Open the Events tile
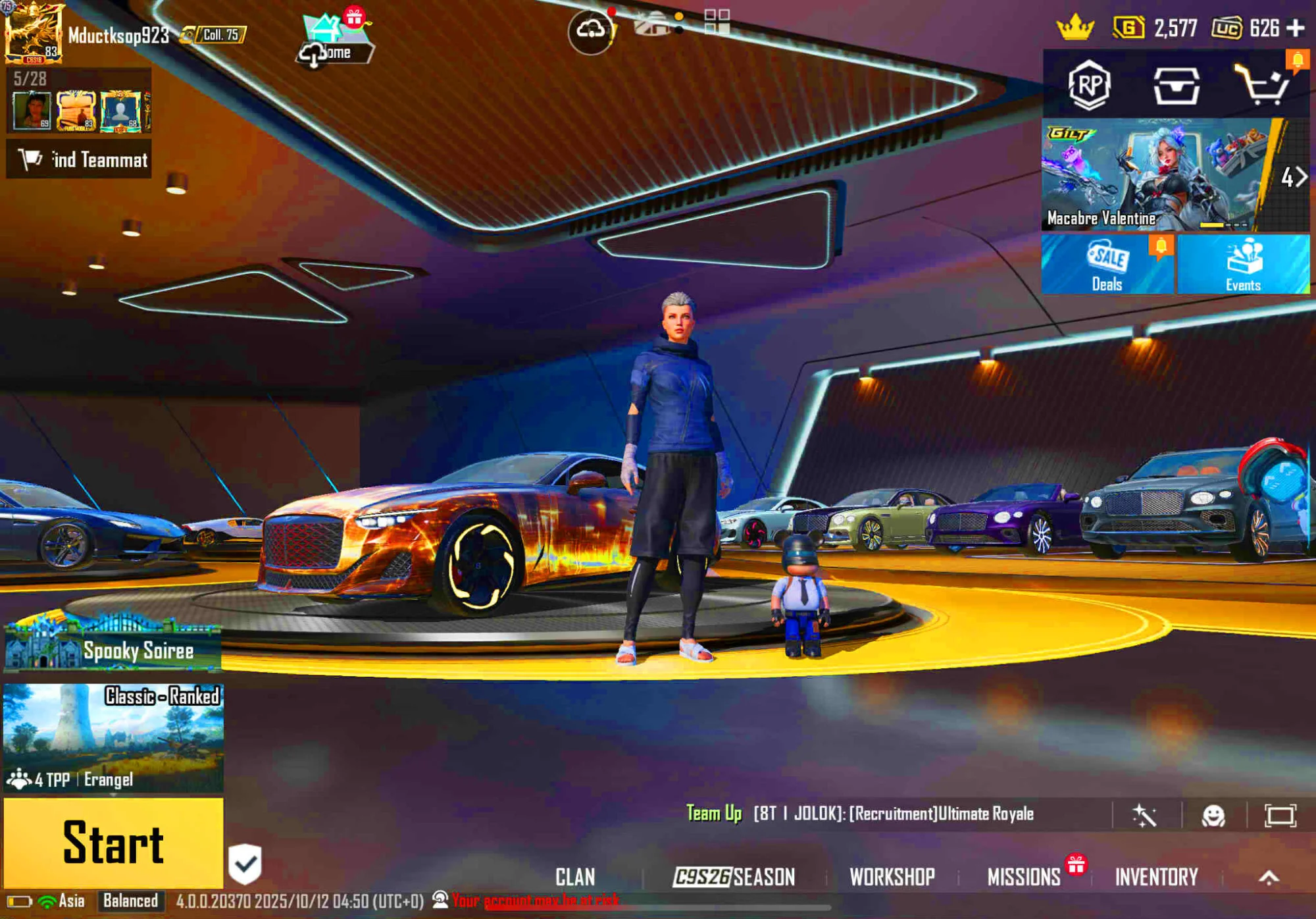 pyautogui.click(x=1243, y=265)
